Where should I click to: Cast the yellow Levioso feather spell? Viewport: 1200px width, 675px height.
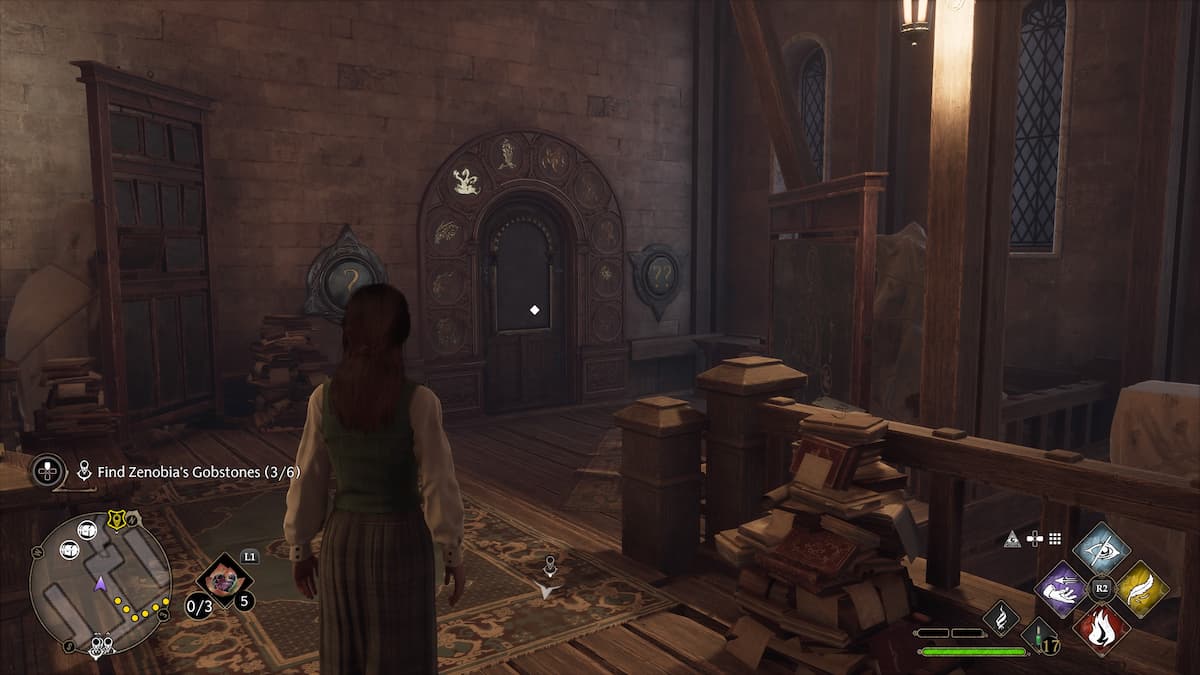point(1142,589)
